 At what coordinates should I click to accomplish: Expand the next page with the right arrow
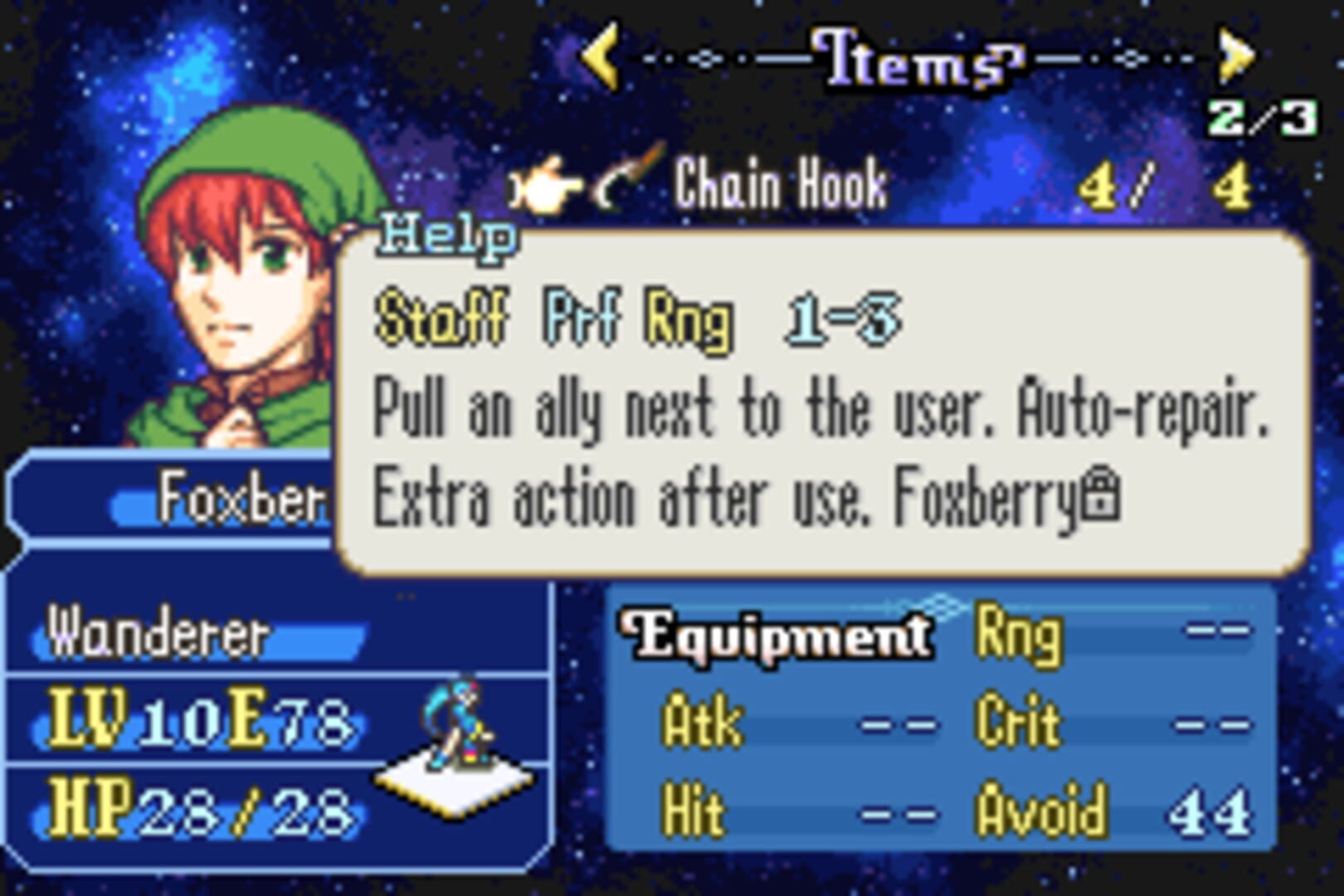pyautogui.click(x=1234, y=56)
